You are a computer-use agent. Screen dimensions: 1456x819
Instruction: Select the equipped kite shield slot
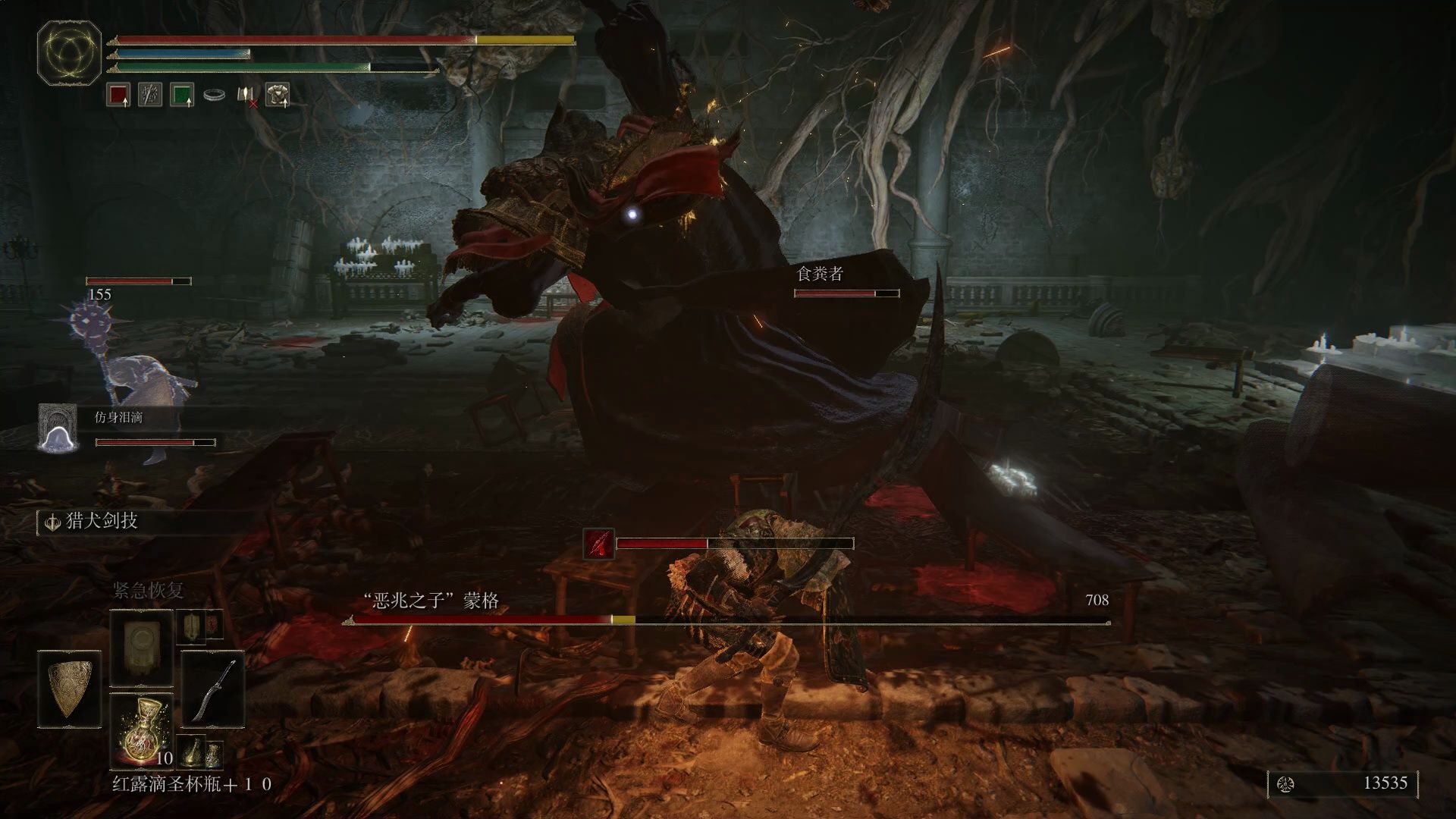[x=69, y=689]
